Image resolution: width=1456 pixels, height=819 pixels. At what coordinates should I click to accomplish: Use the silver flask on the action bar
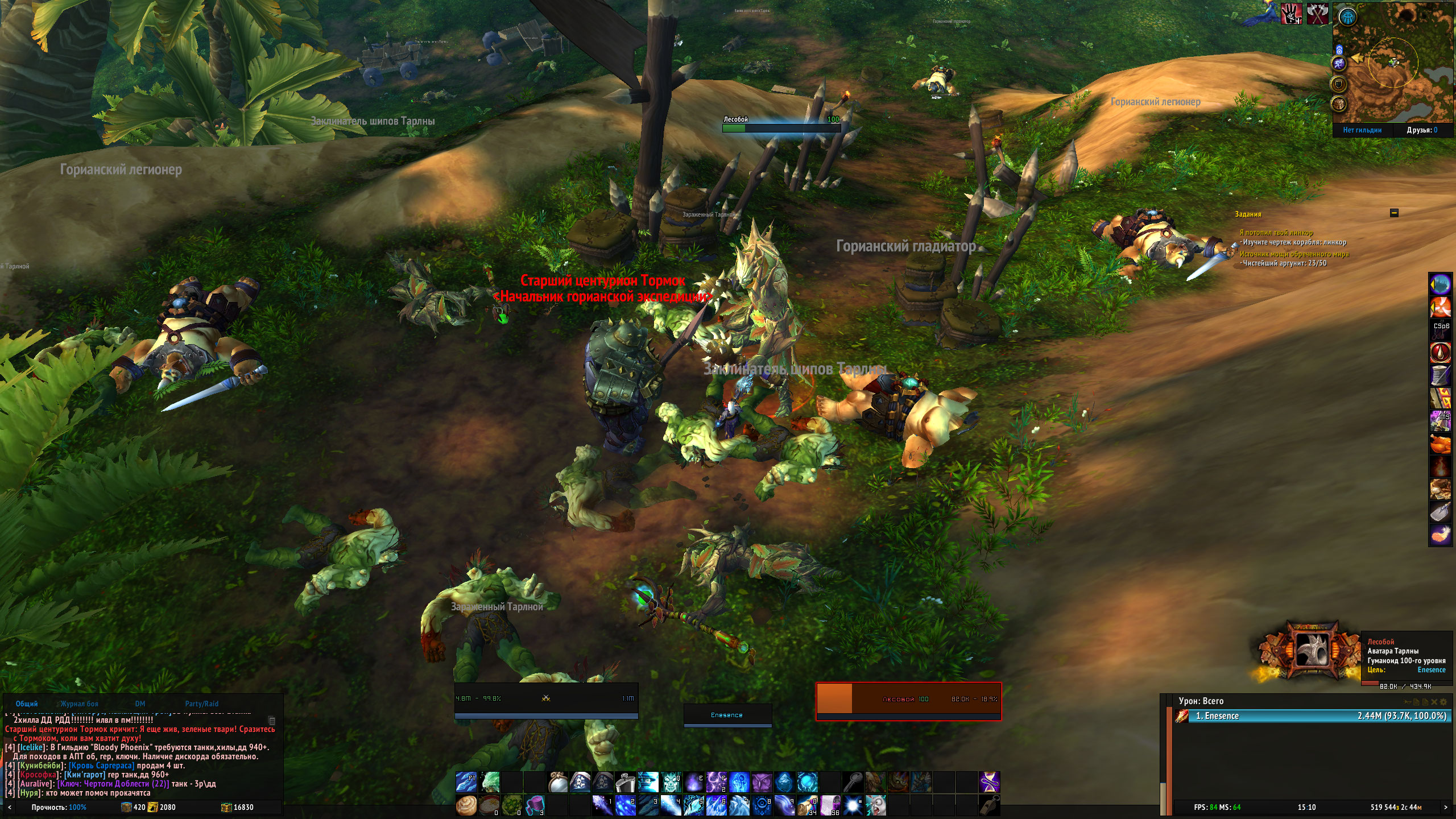625,783
